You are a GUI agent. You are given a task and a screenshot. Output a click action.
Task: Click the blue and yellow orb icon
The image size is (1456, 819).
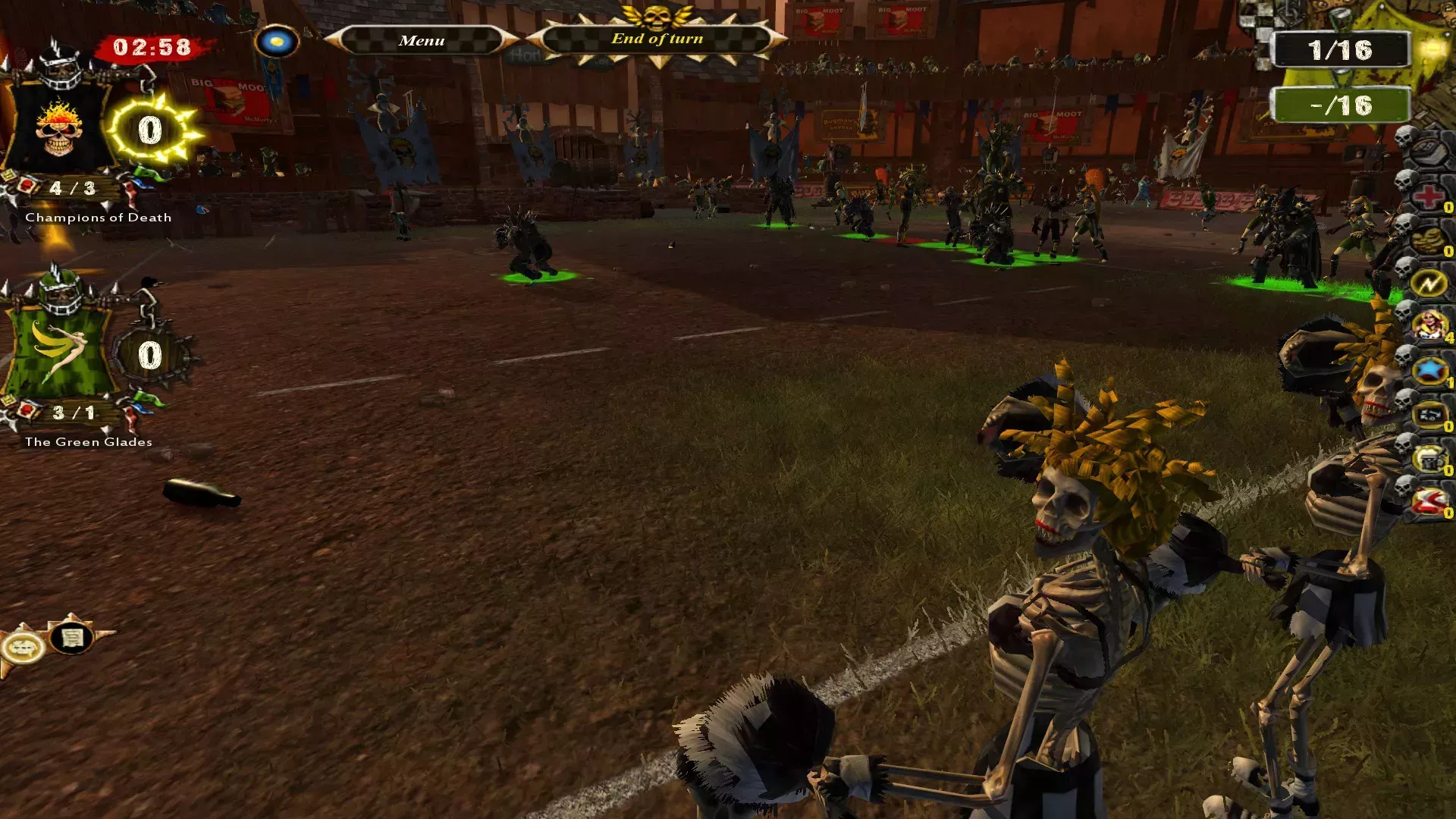[x=277, y=40]
